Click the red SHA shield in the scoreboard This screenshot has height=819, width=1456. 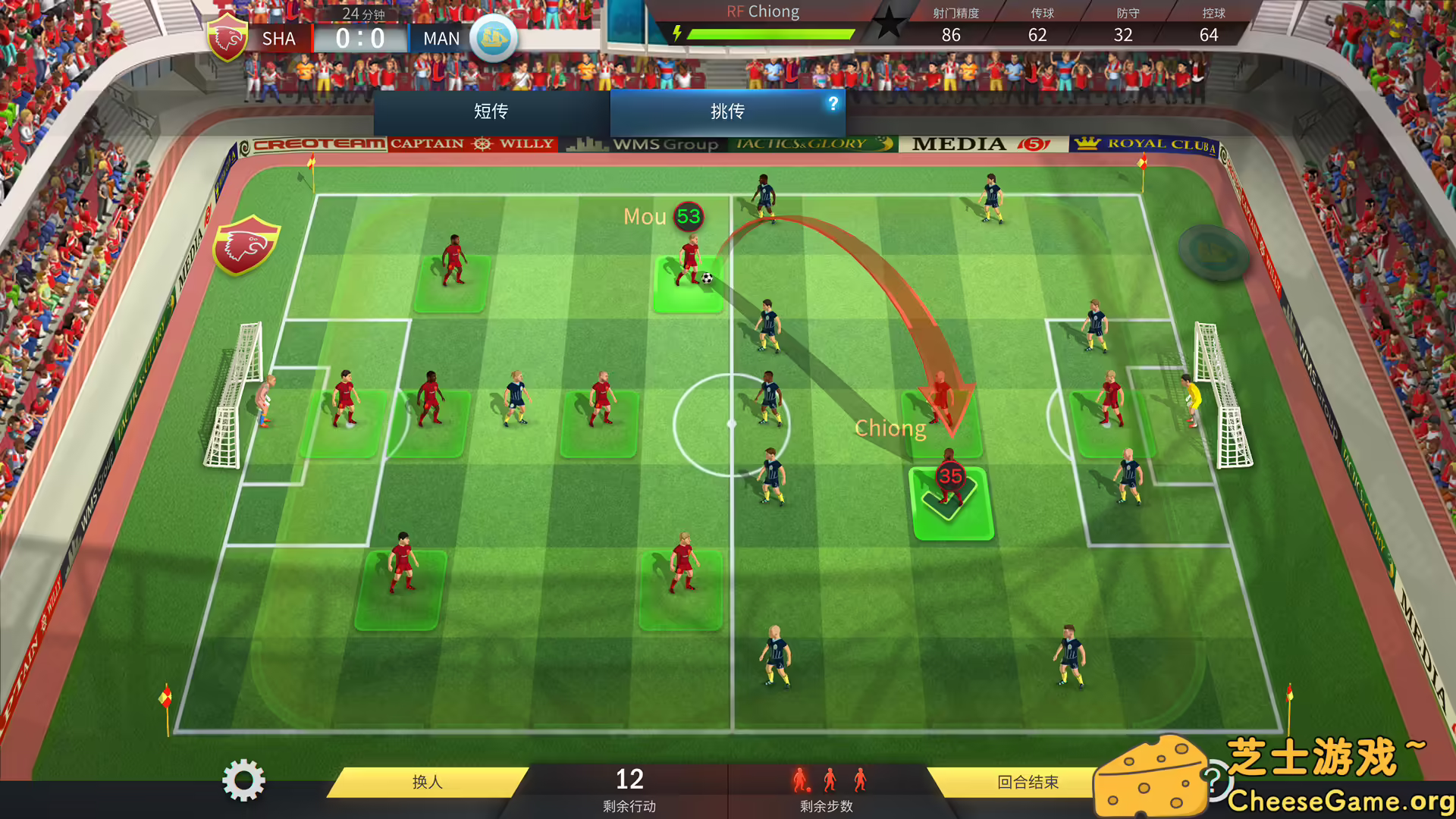(x=228, y=33)
